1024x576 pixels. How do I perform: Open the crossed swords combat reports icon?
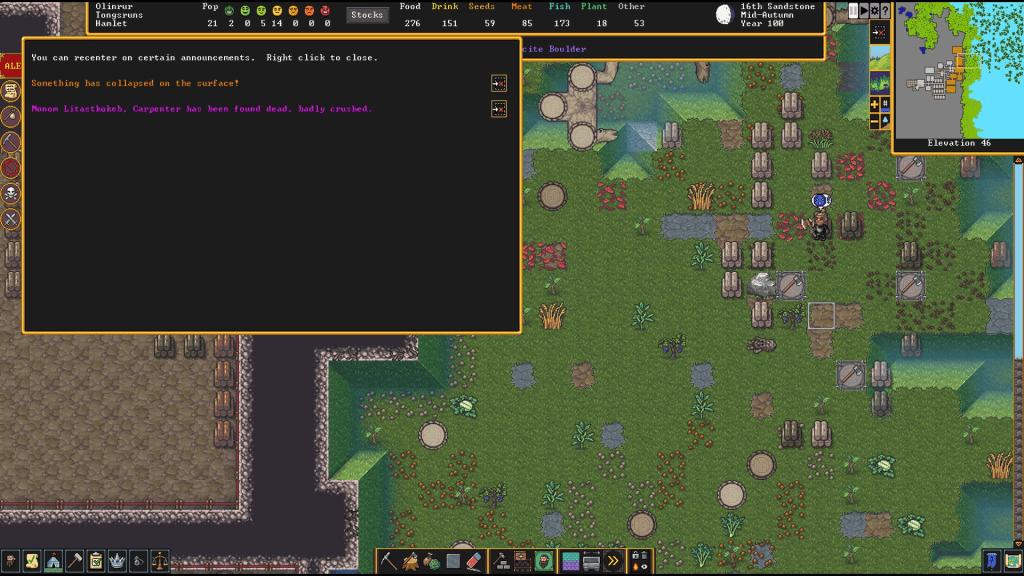[x=11, y=218]
